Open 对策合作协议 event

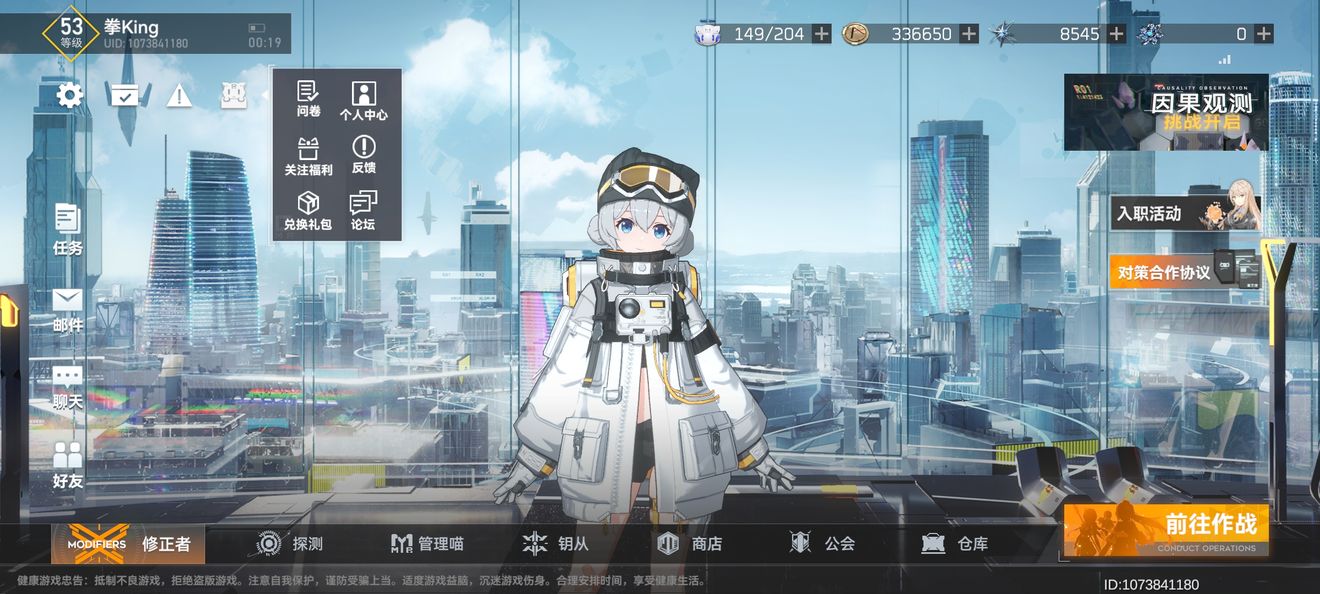pyautogui.click(x=1184, y=272)
